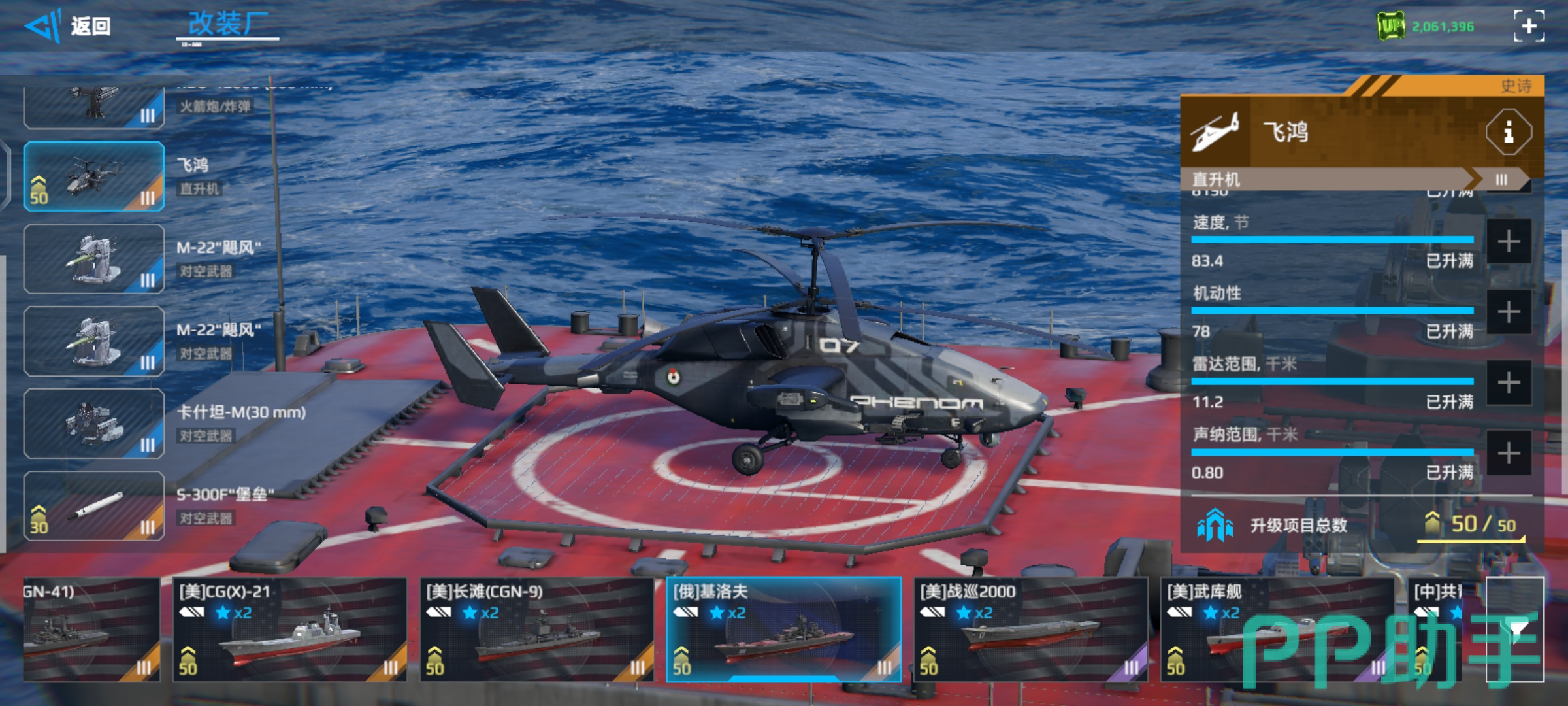The image size is (1568, 706).
Task: Upgrade the 速度 stat with plus
Action: tap(1509, 242)
